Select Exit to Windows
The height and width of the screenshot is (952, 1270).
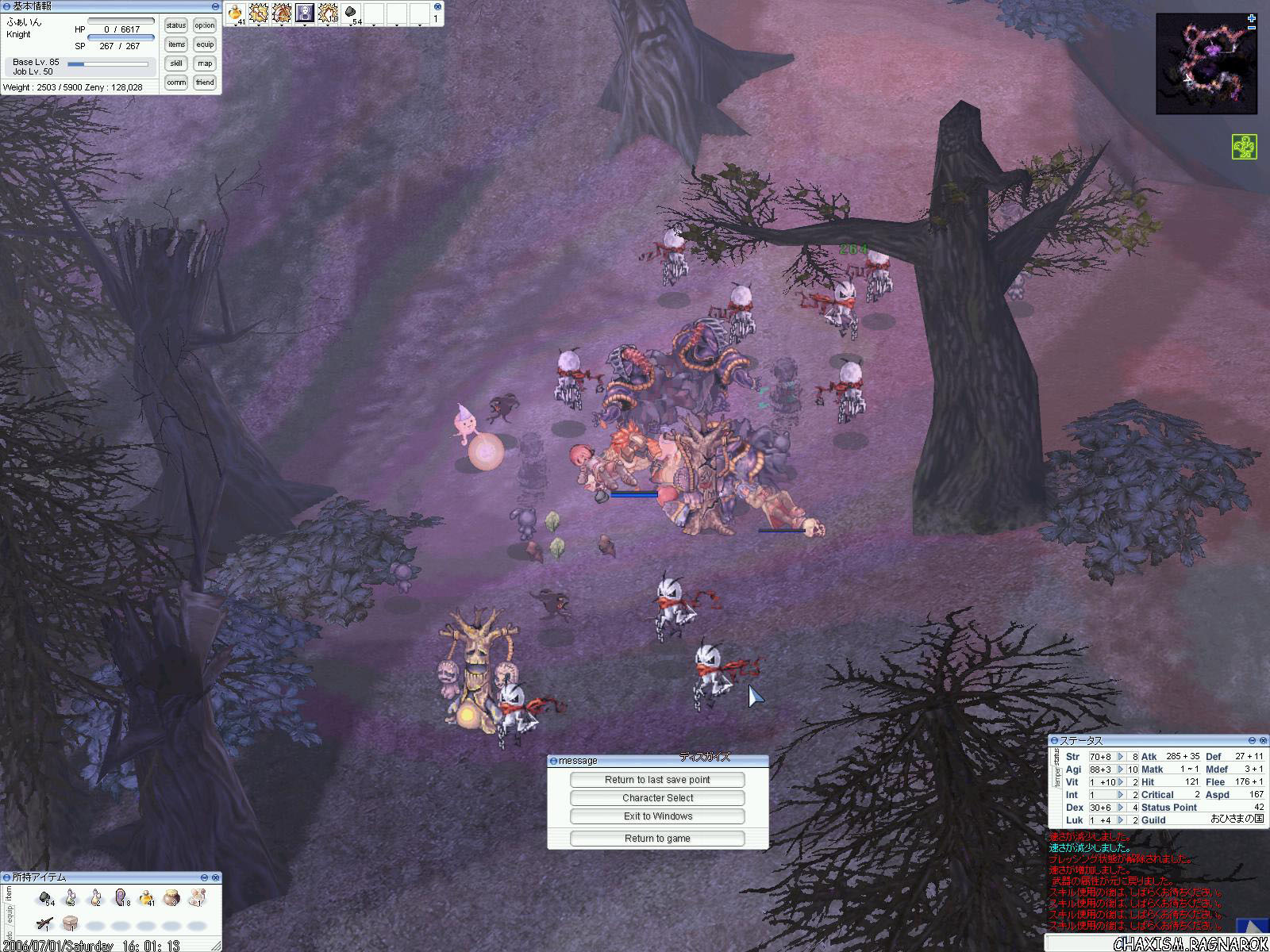pyautogui.click(x=657, y=816)
